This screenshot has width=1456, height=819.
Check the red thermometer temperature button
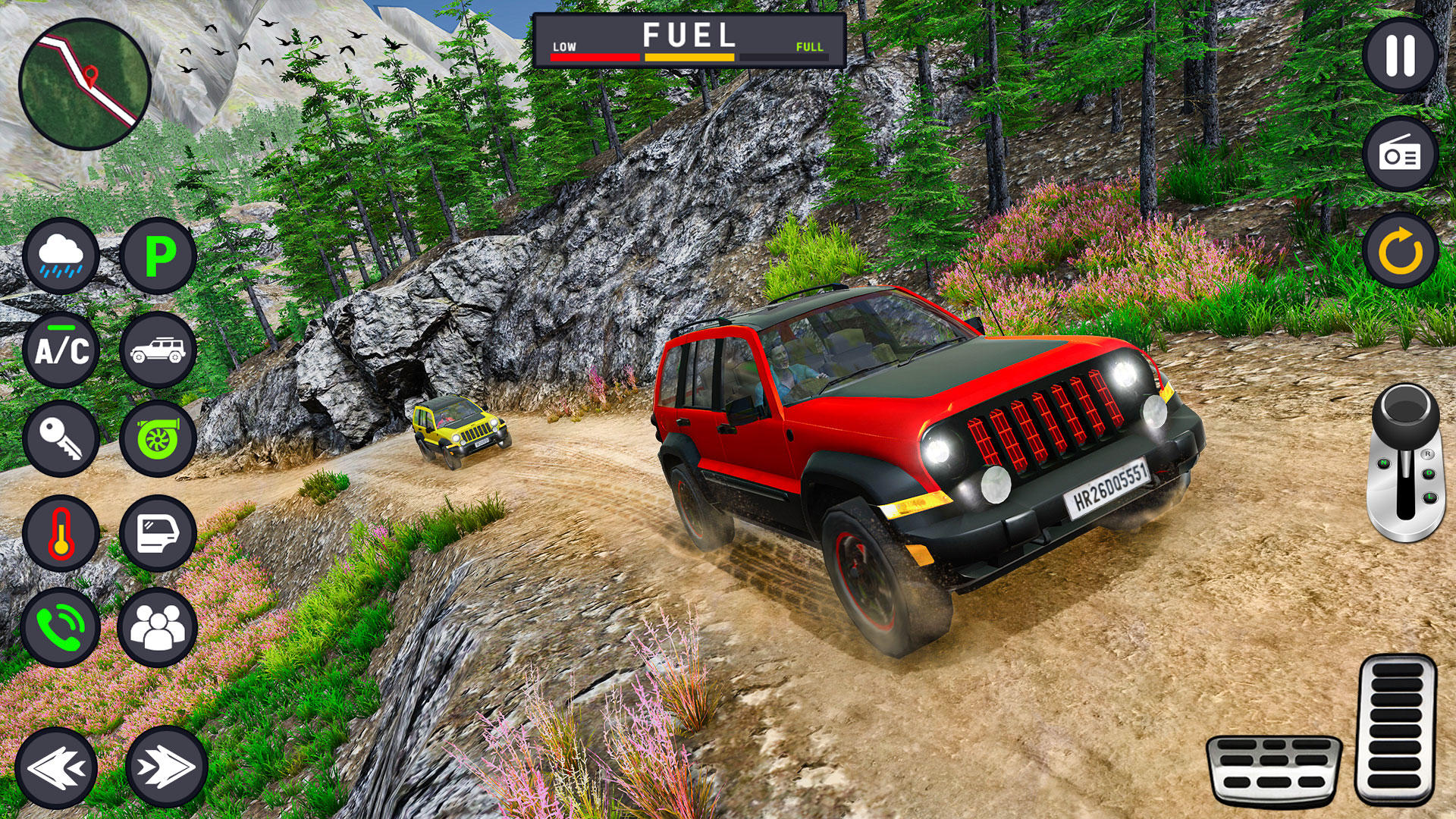click(61, 533)
